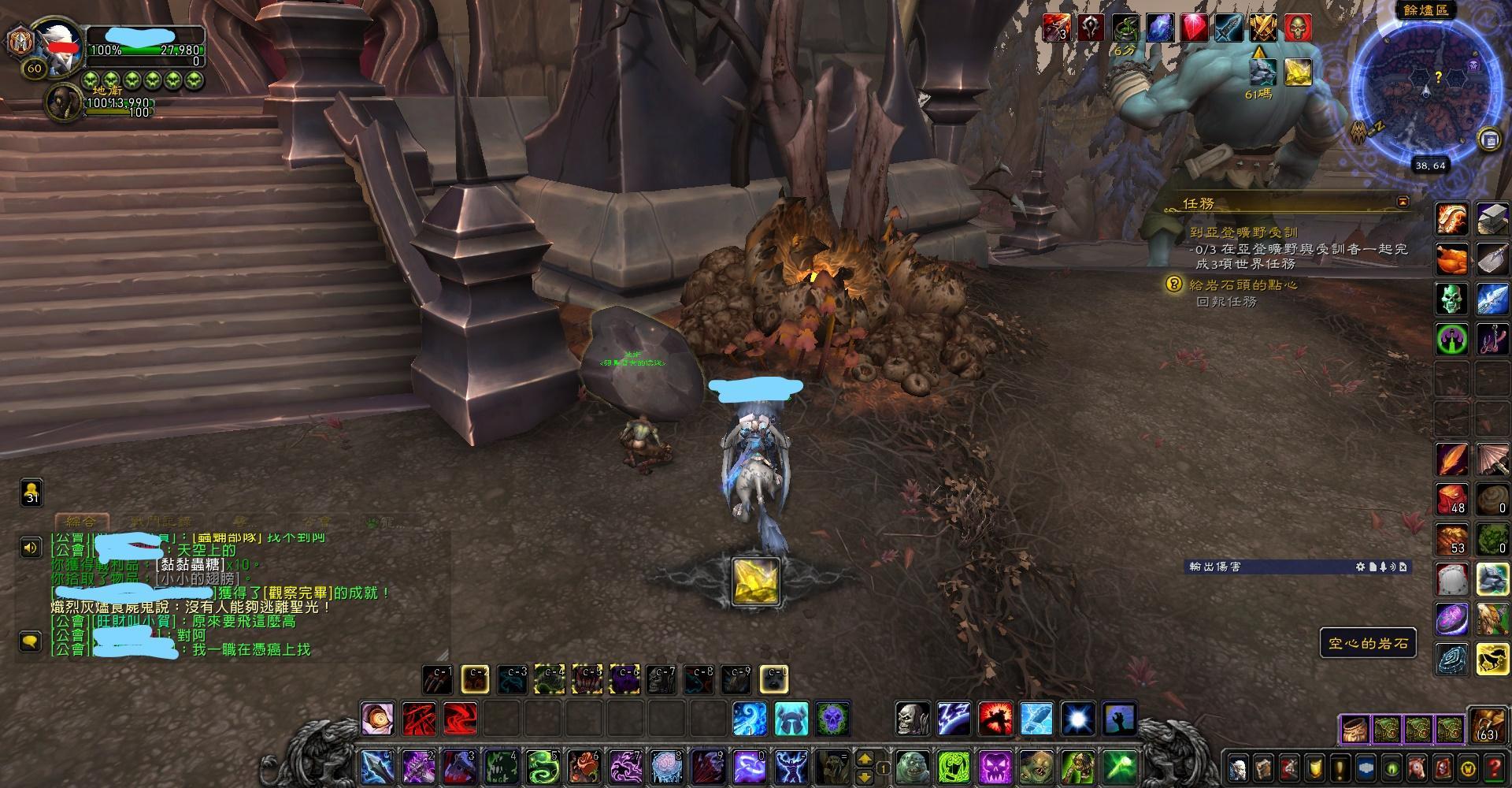Image resolution: width=1512 pixels, height=788 pixels.
Task: Select the 給岩石頭的點心 quest entry
Action: click(x=1243, y=285)
